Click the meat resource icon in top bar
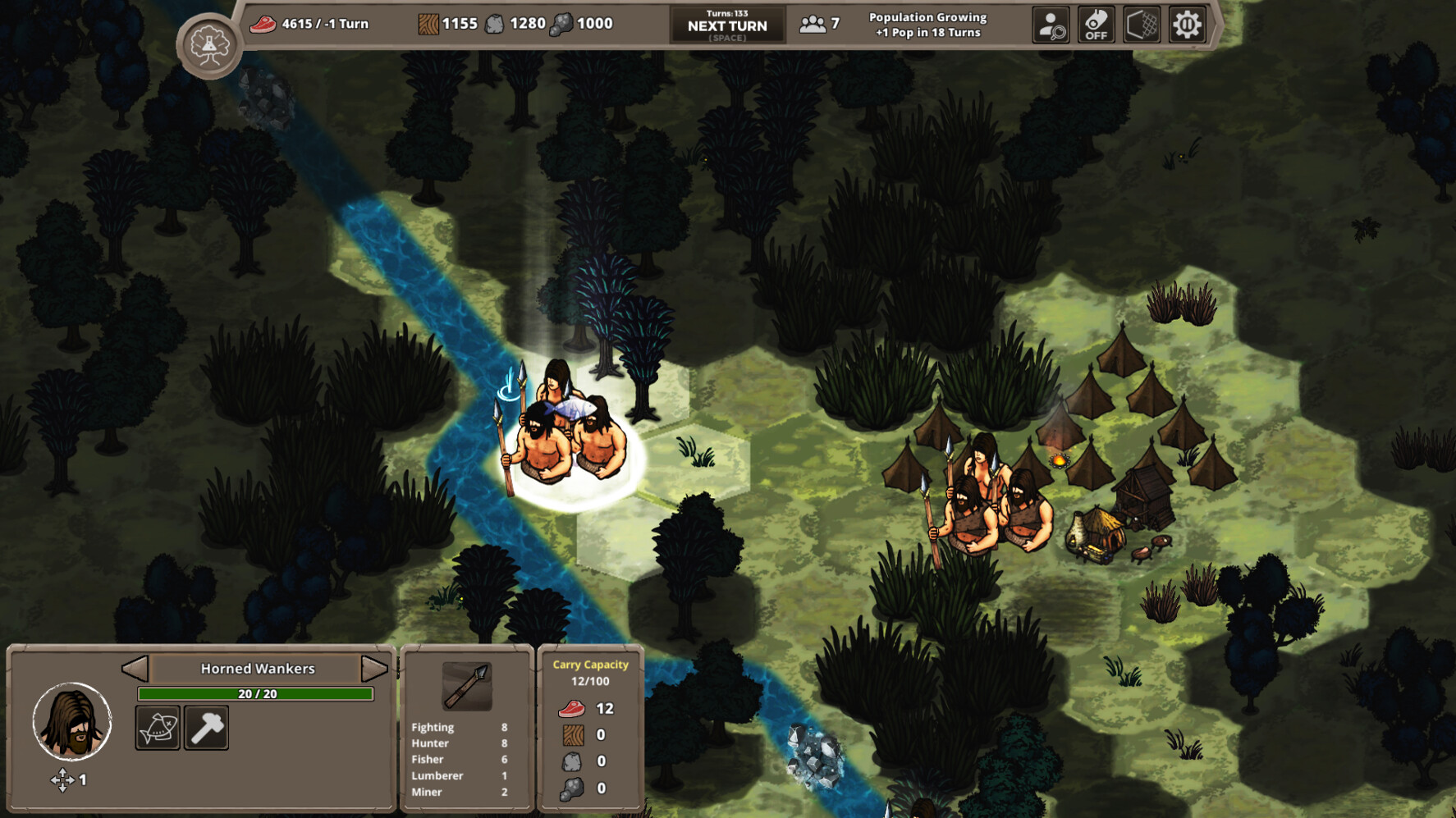The image size is (1456, 818). tap(262, 23)
